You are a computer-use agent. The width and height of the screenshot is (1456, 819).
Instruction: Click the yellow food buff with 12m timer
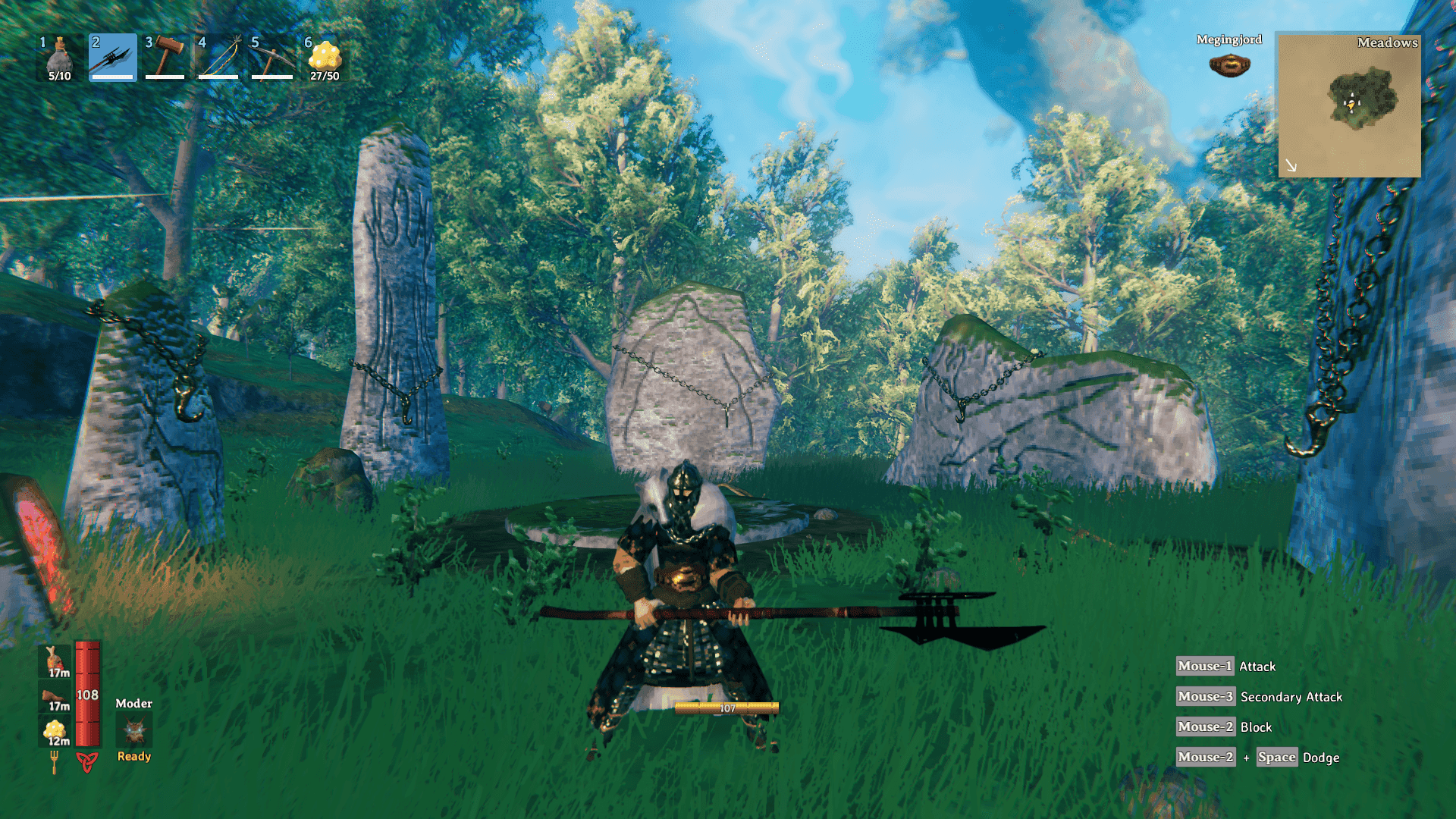(55, 732)
